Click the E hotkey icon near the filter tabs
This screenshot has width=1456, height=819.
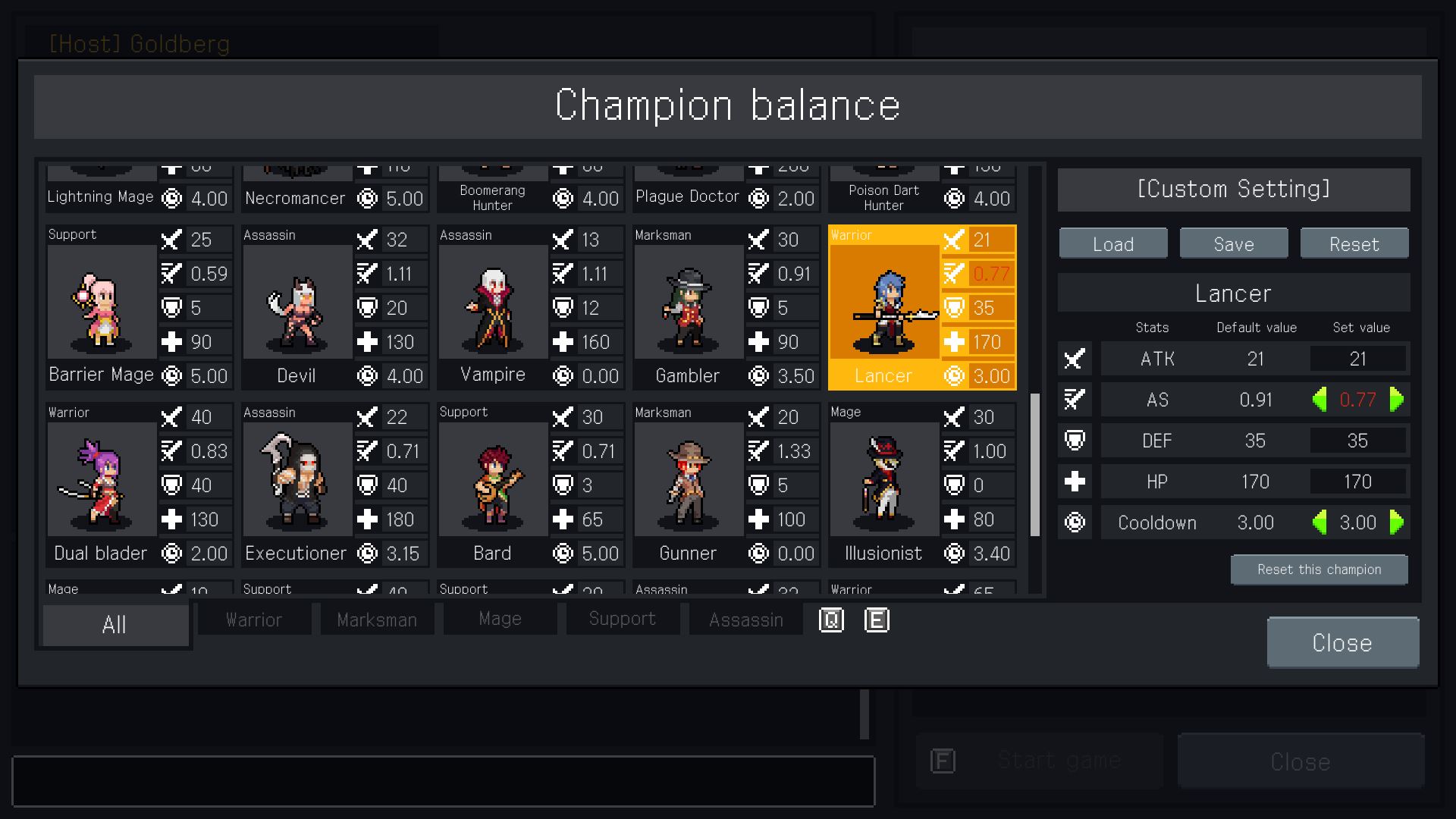click(877, 620)
